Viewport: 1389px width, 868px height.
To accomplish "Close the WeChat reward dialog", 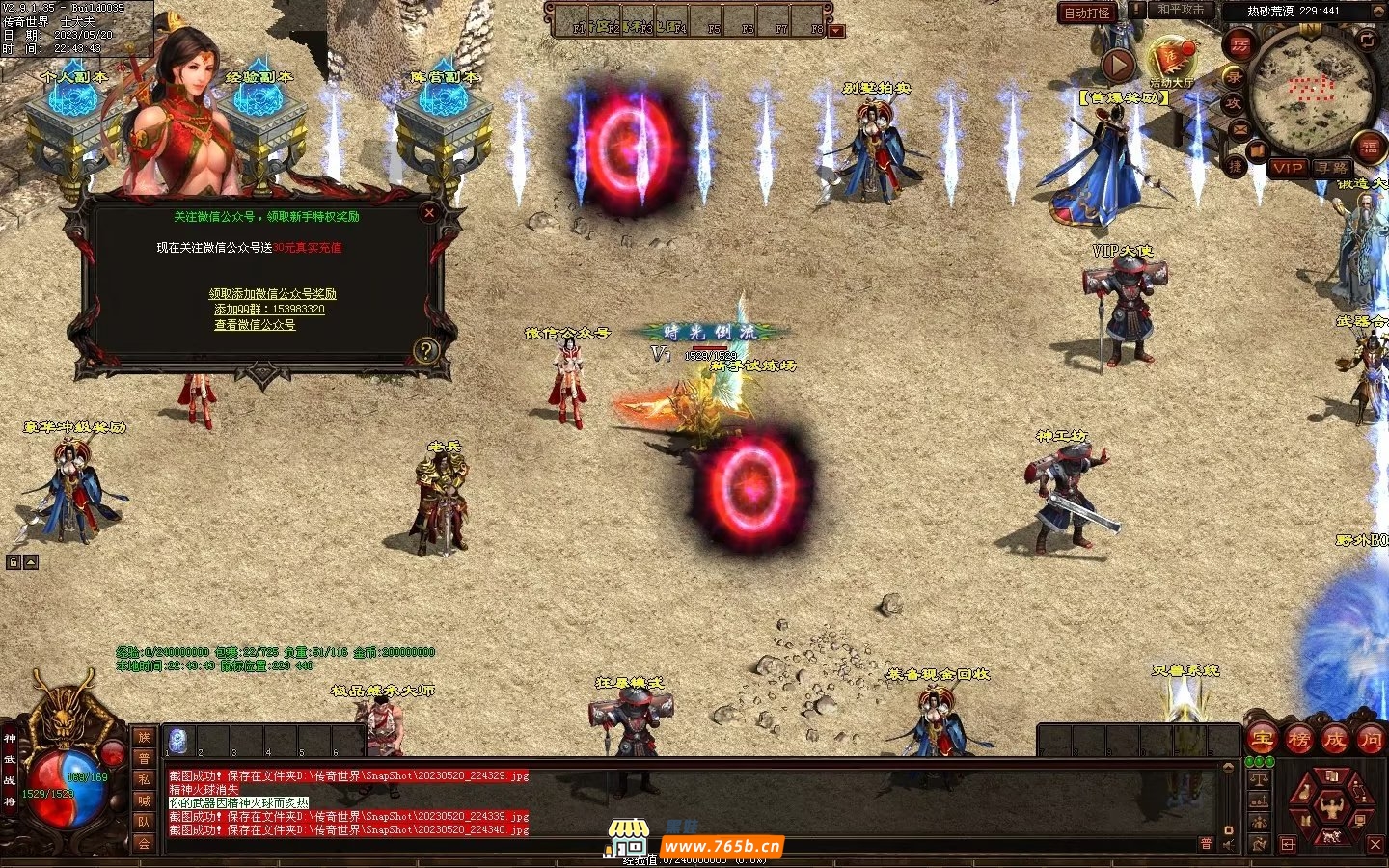I will point(430,213).
